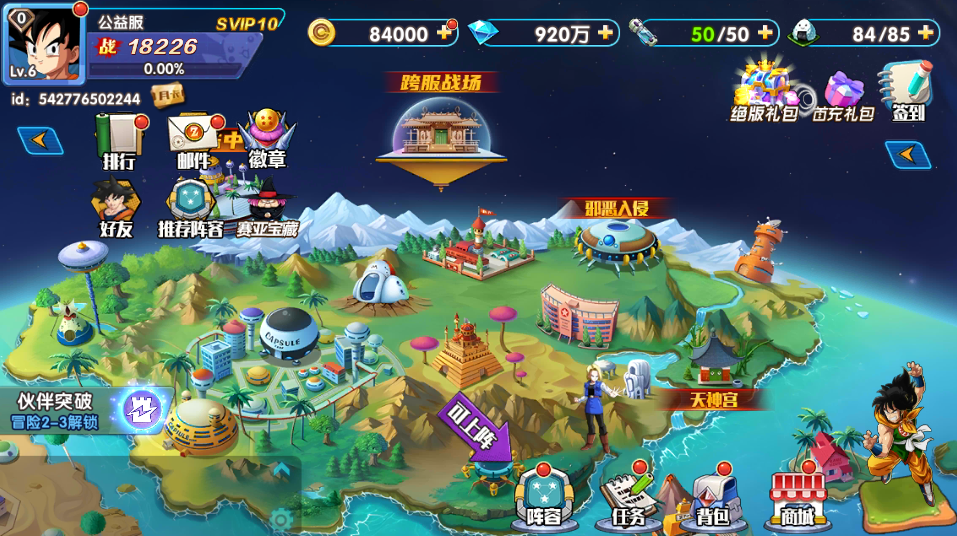Open the 首充礼包 first recharge gift
Image resolution: width=957 pixels, height=536 pixels.
click(842, 94)
